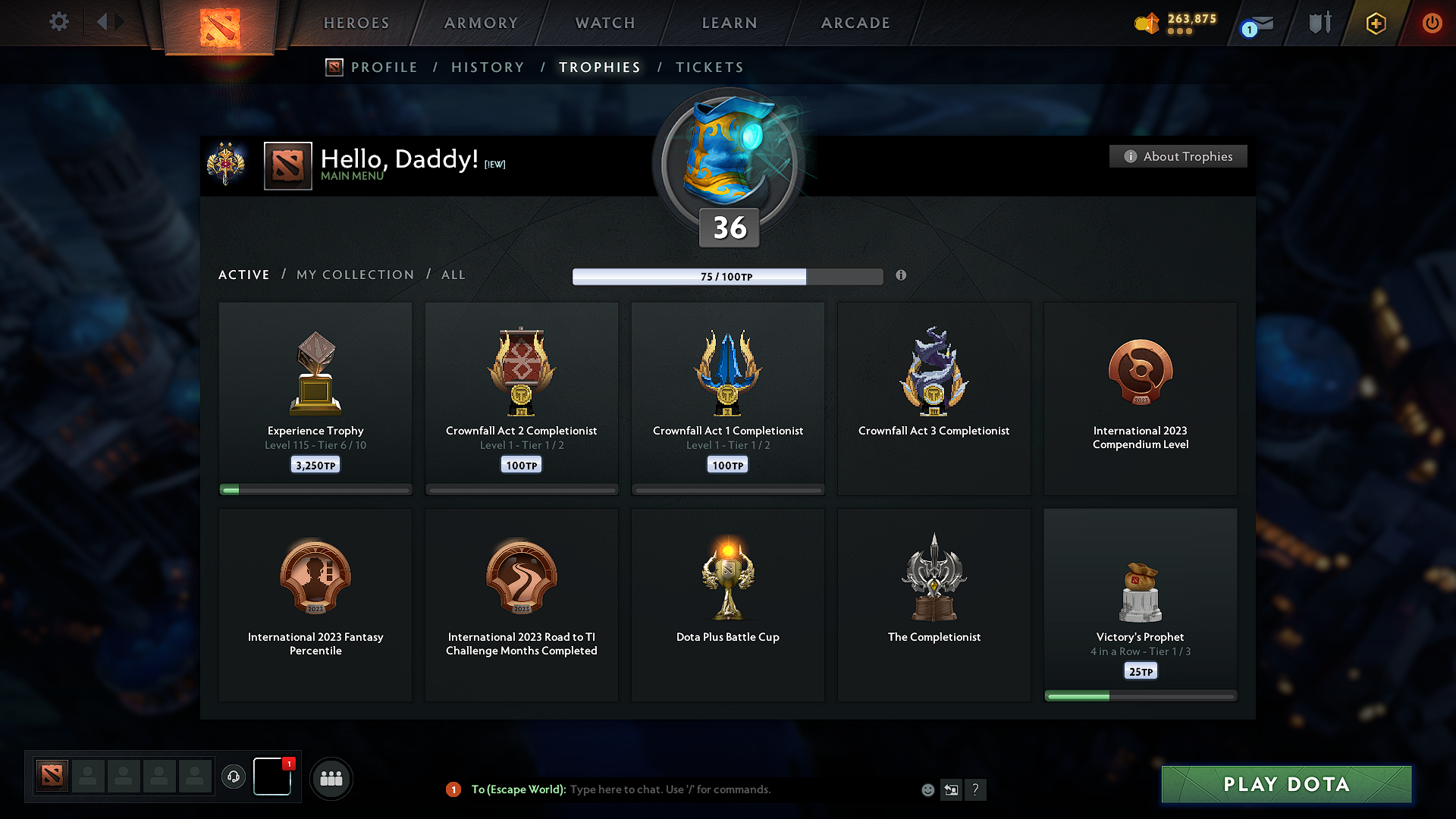The height and width of the screenshot is (819, 1456).
Task: Click the power button to exit Dota
Action: [1432, 23]
